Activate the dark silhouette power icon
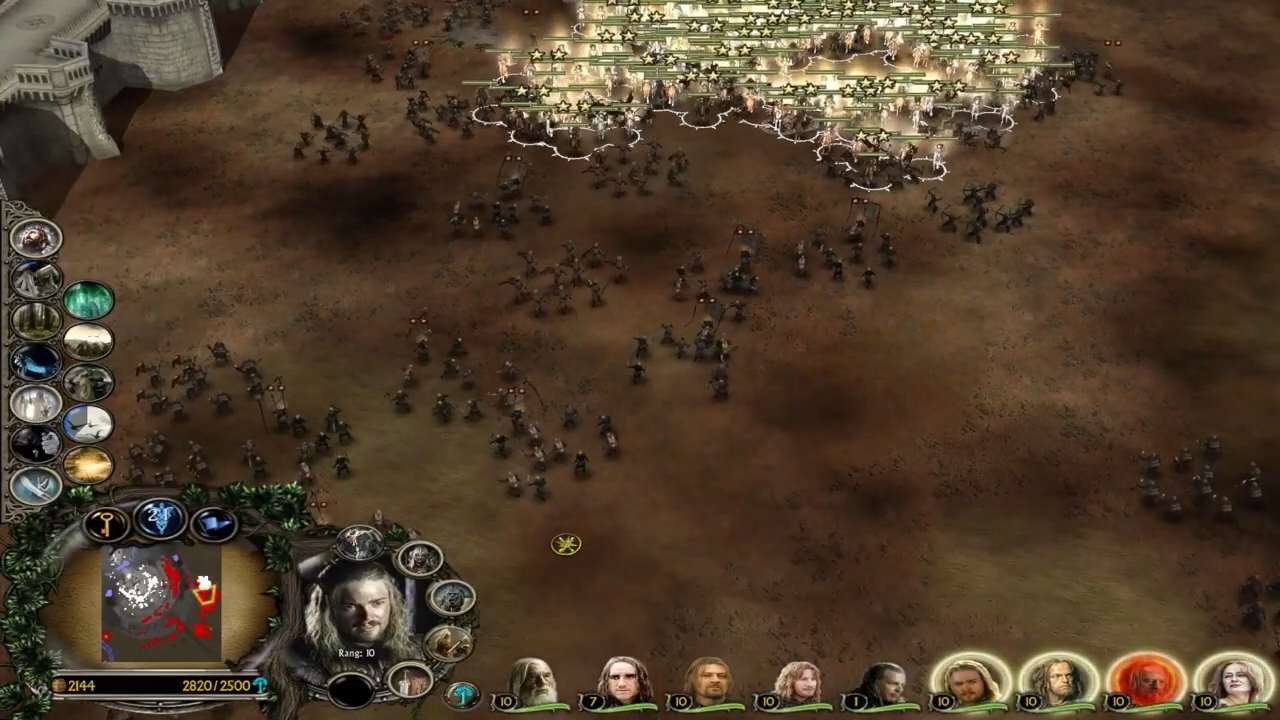The width and height of the screenshot is (1280, 720). tap(36, 444)
